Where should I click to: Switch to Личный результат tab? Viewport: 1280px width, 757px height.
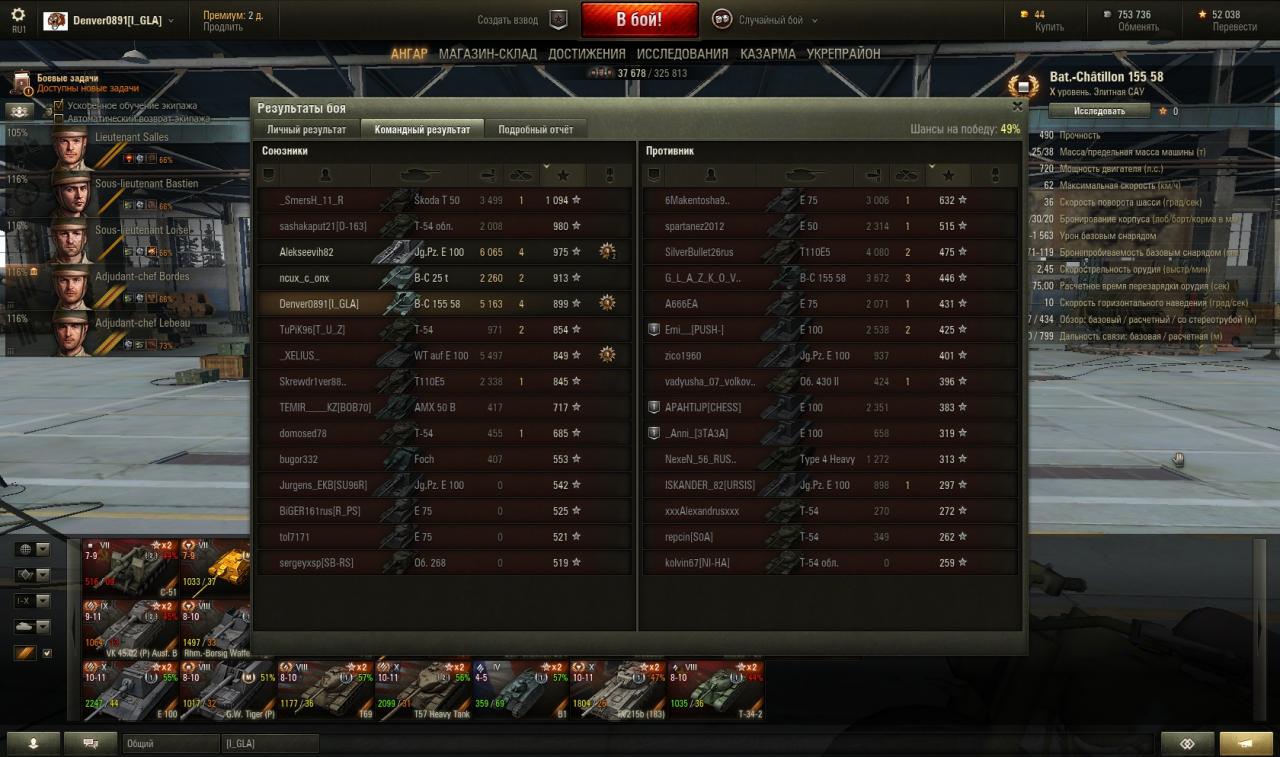pyautogui.click(x=306, y=130)
